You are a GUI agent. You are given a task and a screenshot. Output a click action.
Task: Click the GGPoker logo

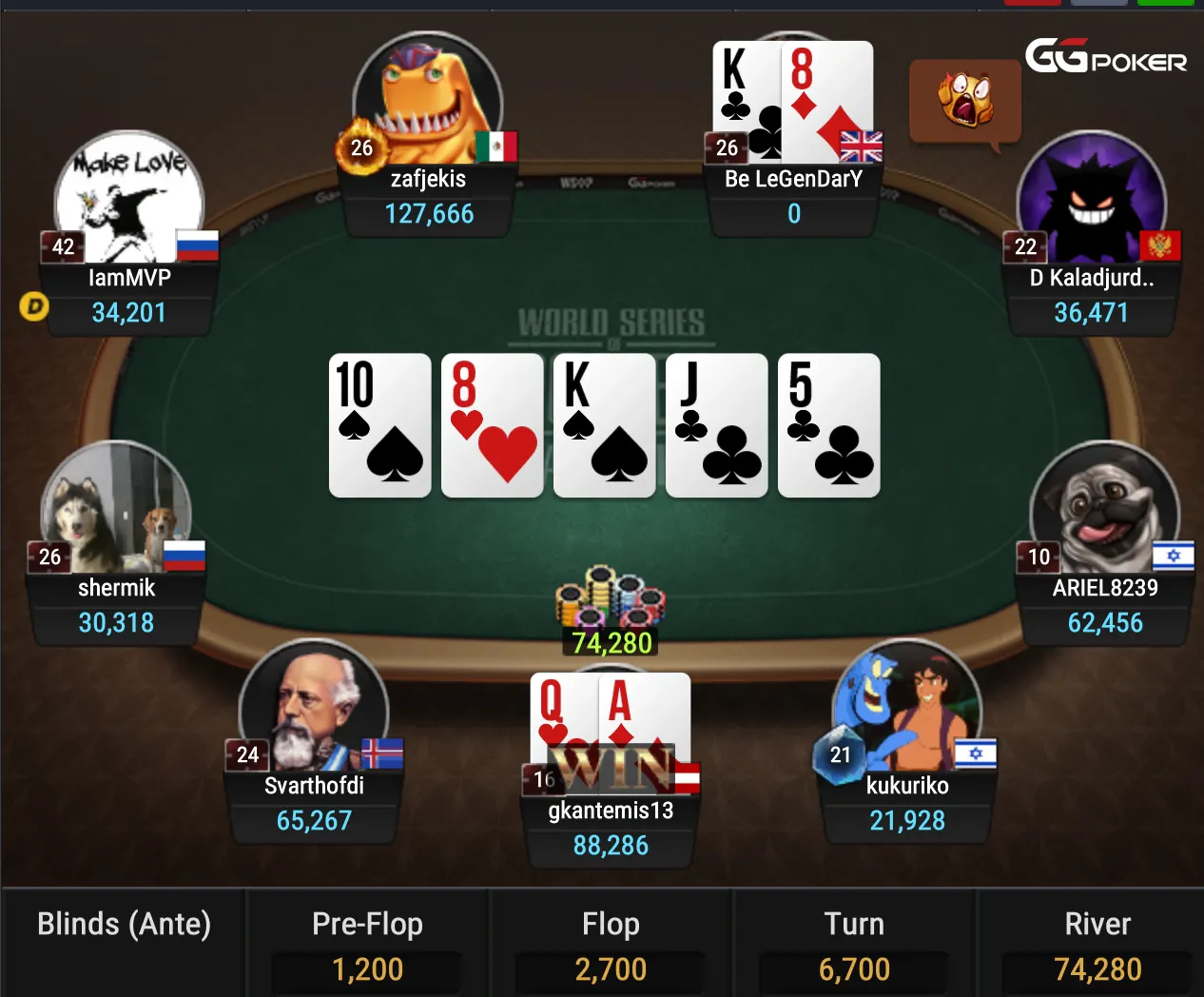point(1106,57)
